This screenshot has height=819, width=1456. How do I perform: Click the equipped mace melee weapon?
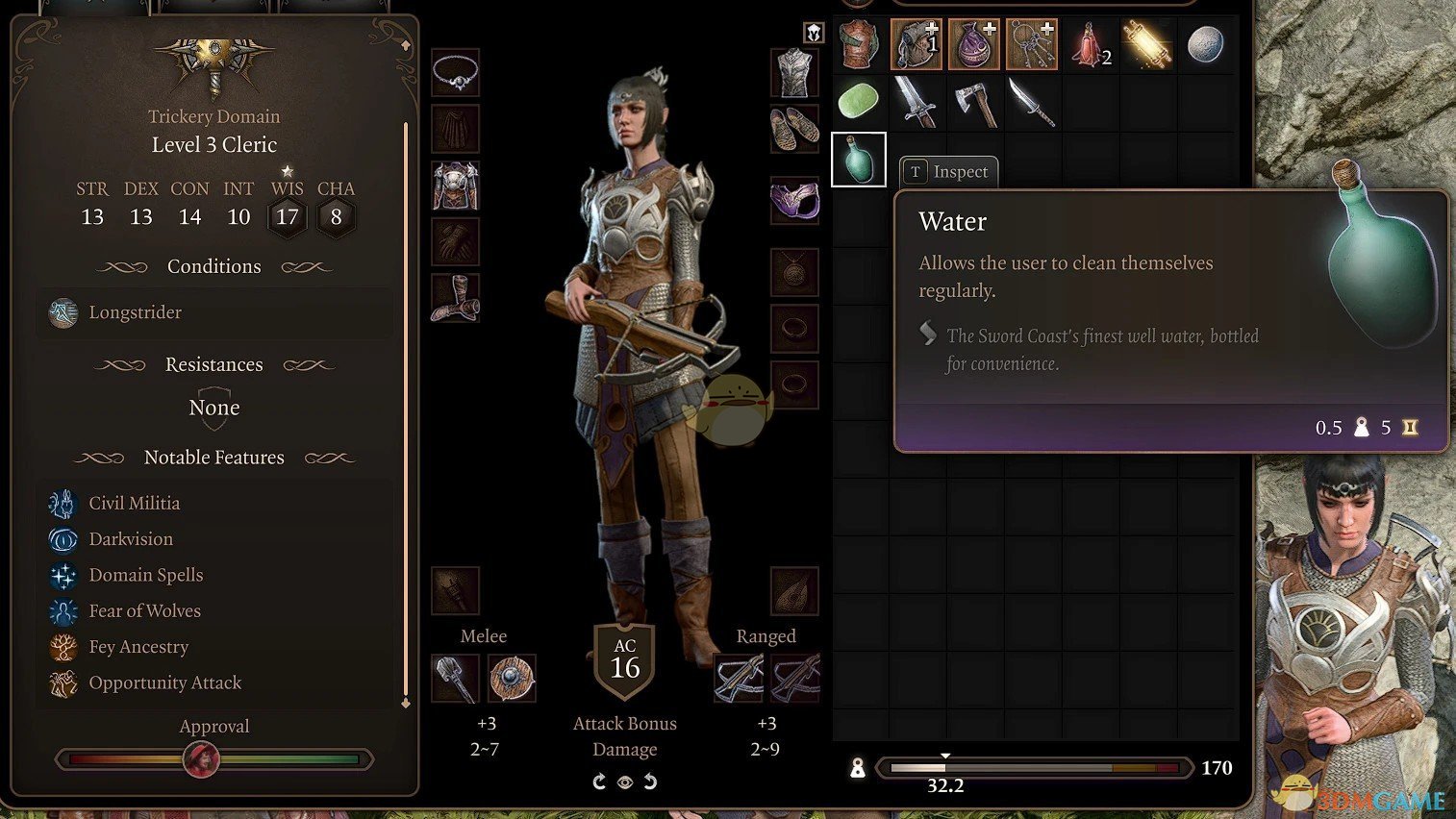coord(455,679)
